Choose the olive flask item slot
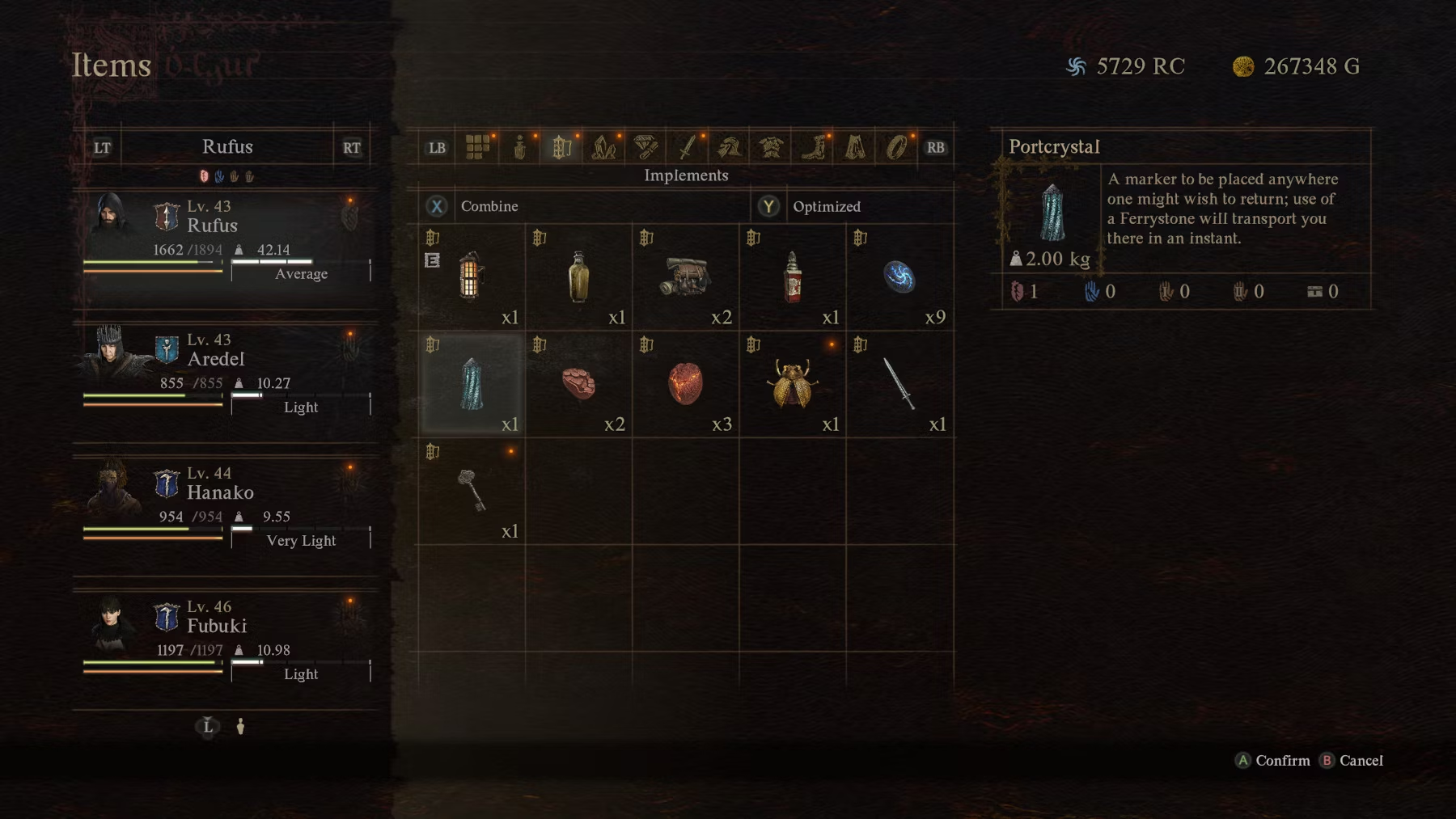The width and height of the screenshot is (1456, 819). pyautogui.click(x=578, y=277)
